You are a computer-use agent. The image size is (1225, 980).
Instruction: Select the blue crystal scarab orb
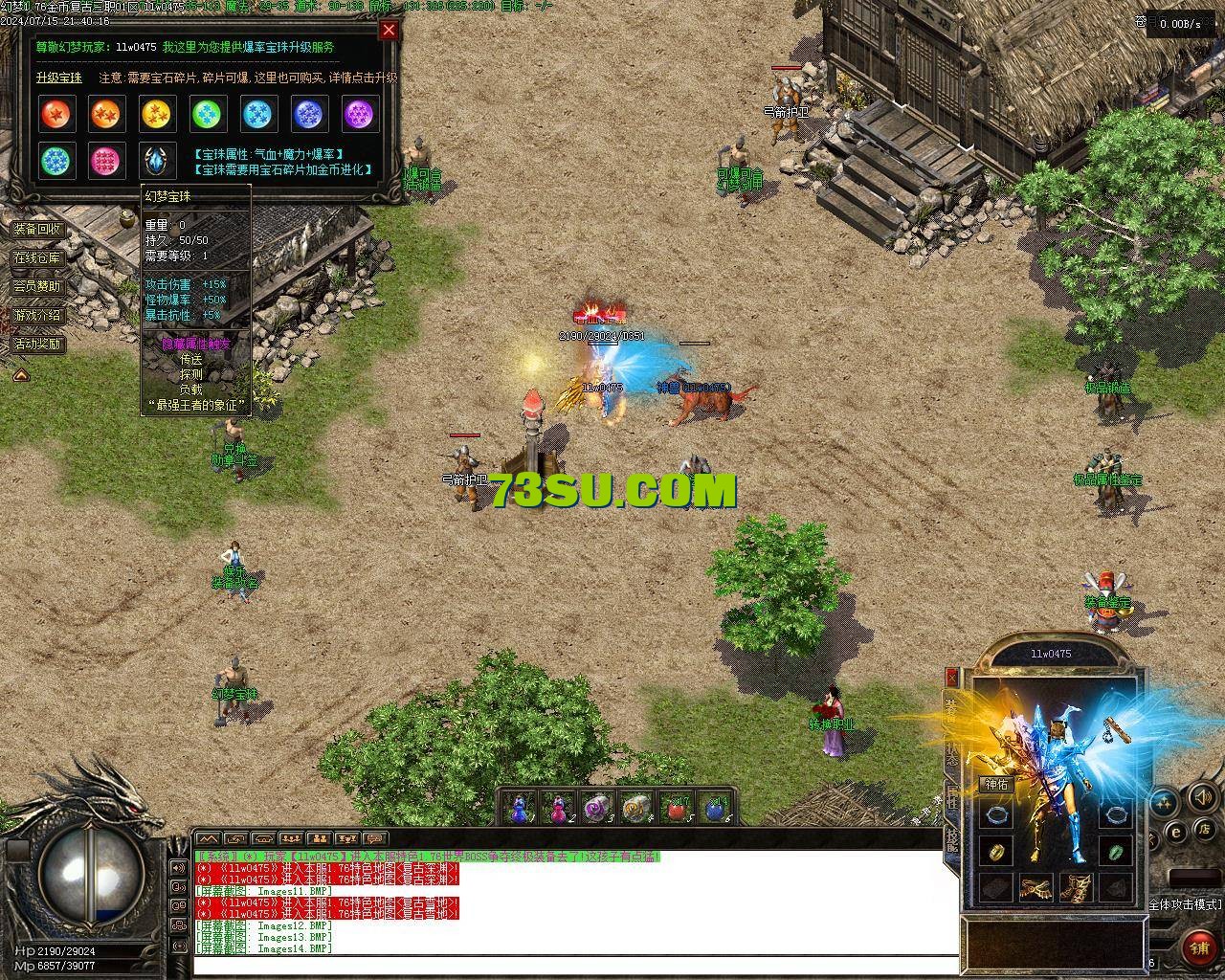coord(156,161)
